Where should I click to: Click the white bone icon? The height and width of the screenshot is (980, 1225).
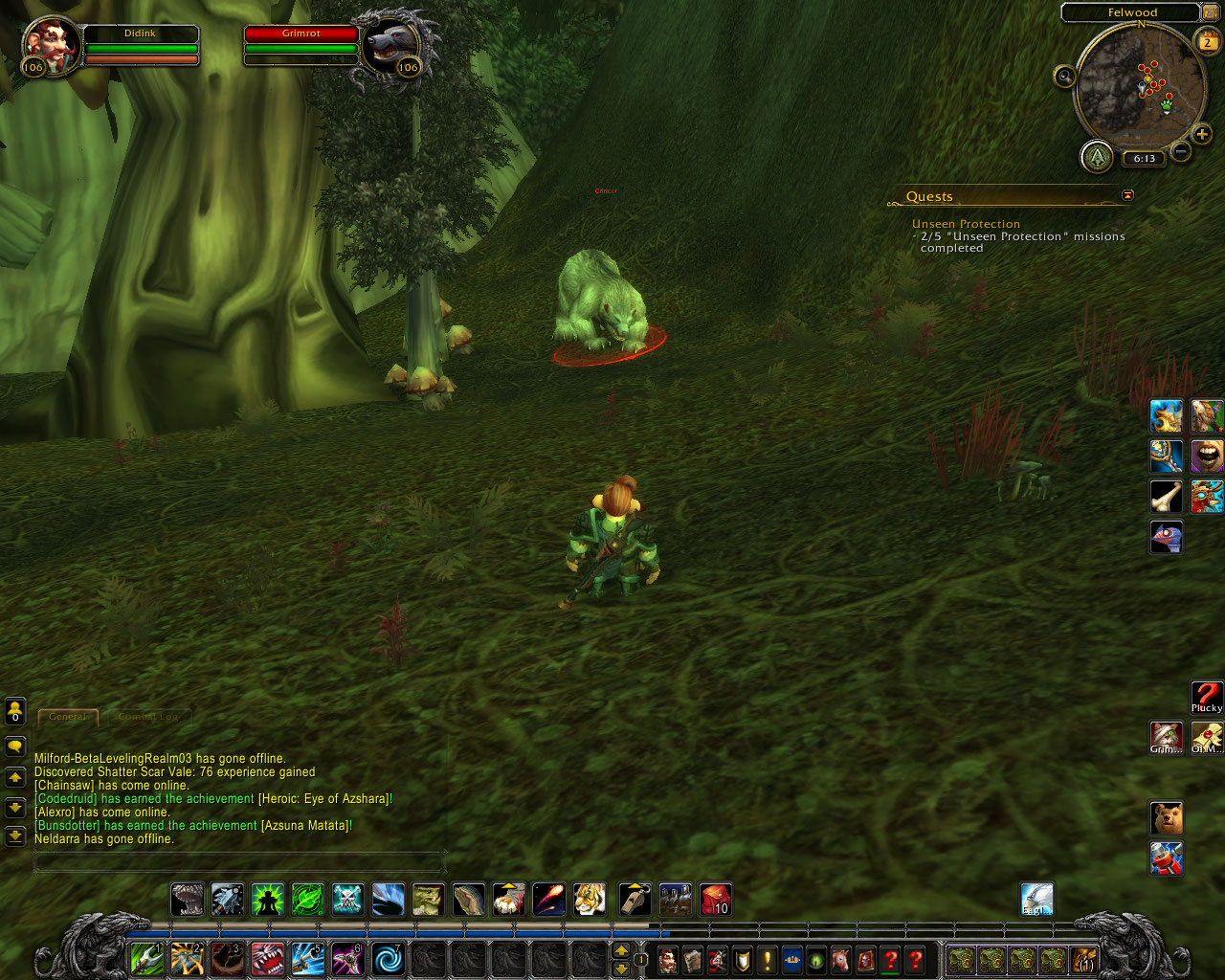[x=1166, y=497]
